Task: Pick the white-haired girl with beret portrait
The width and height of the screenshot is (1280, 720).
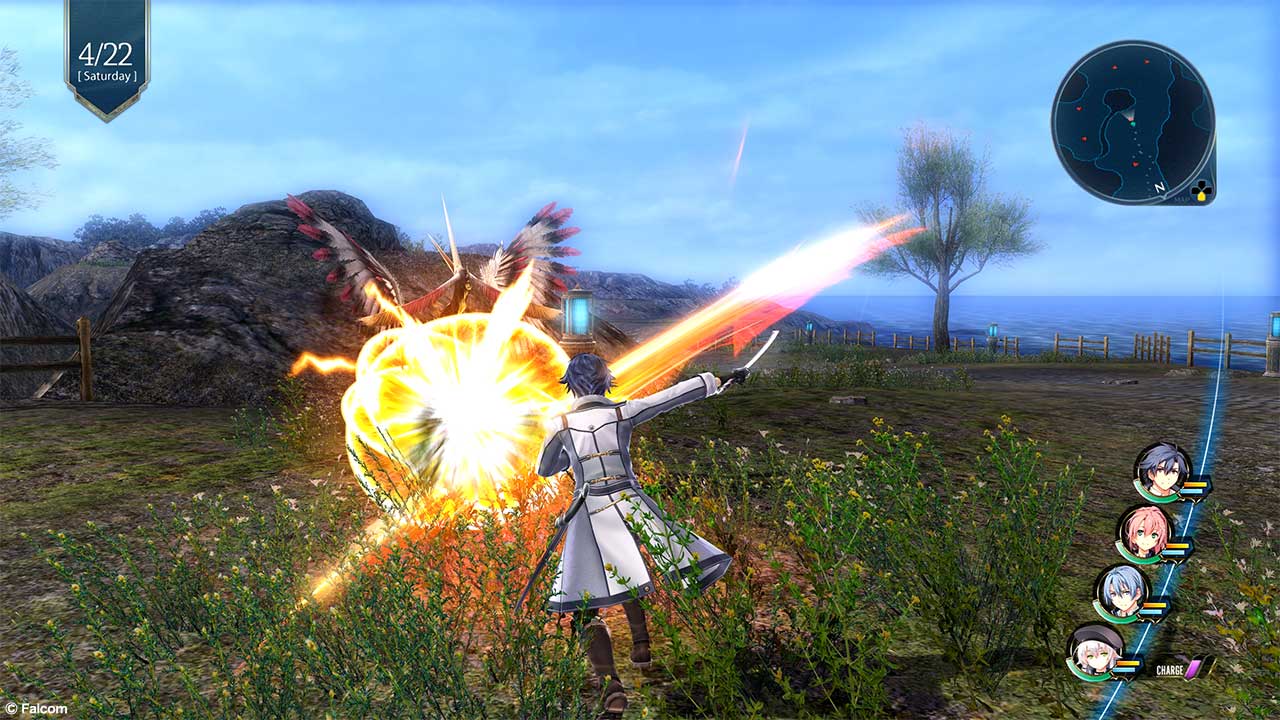Action: point(1093,651)
